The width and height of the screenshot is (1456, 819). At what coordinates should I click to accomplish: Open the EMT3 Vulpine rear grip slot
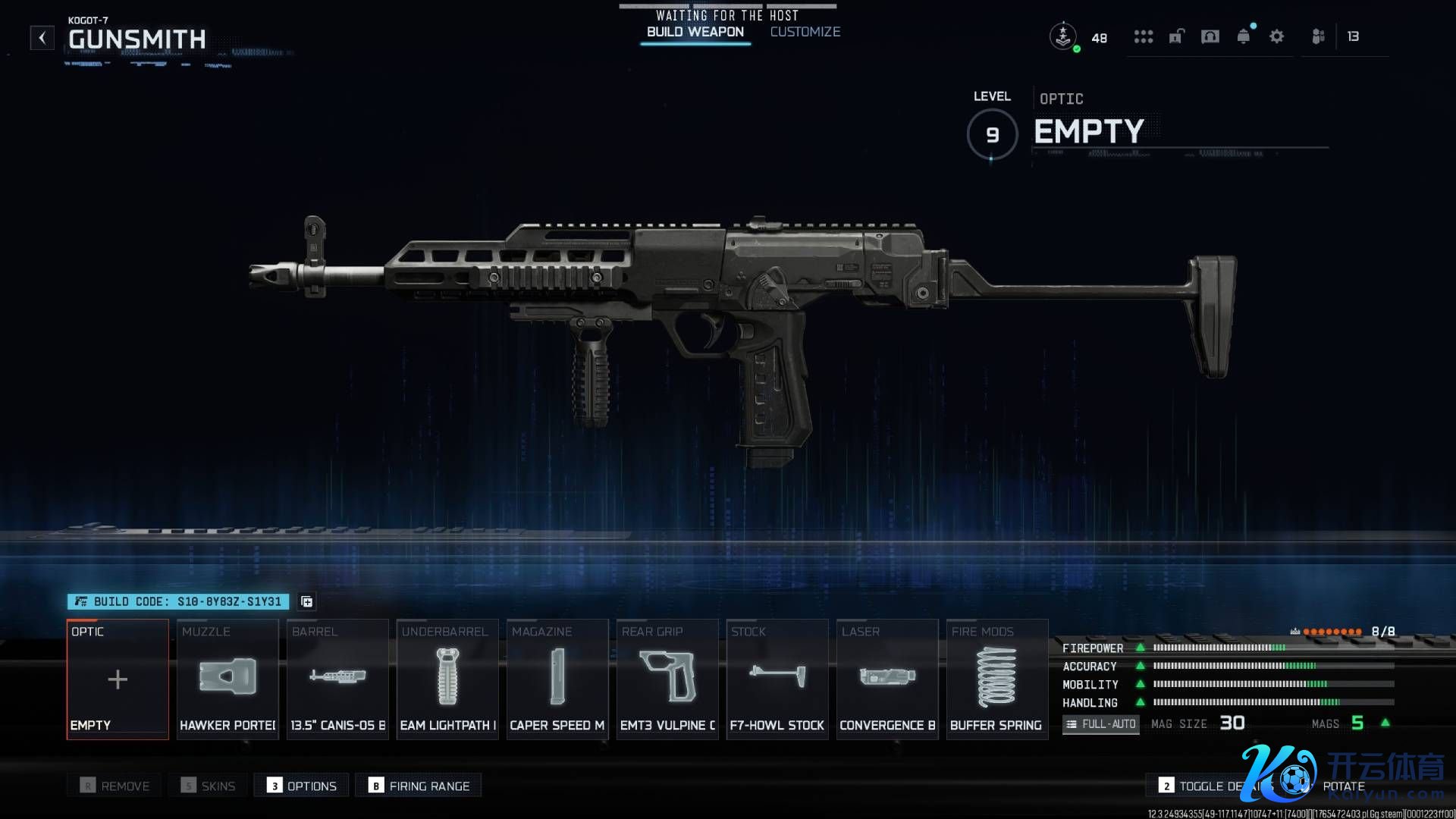click(x=667, y=679)
